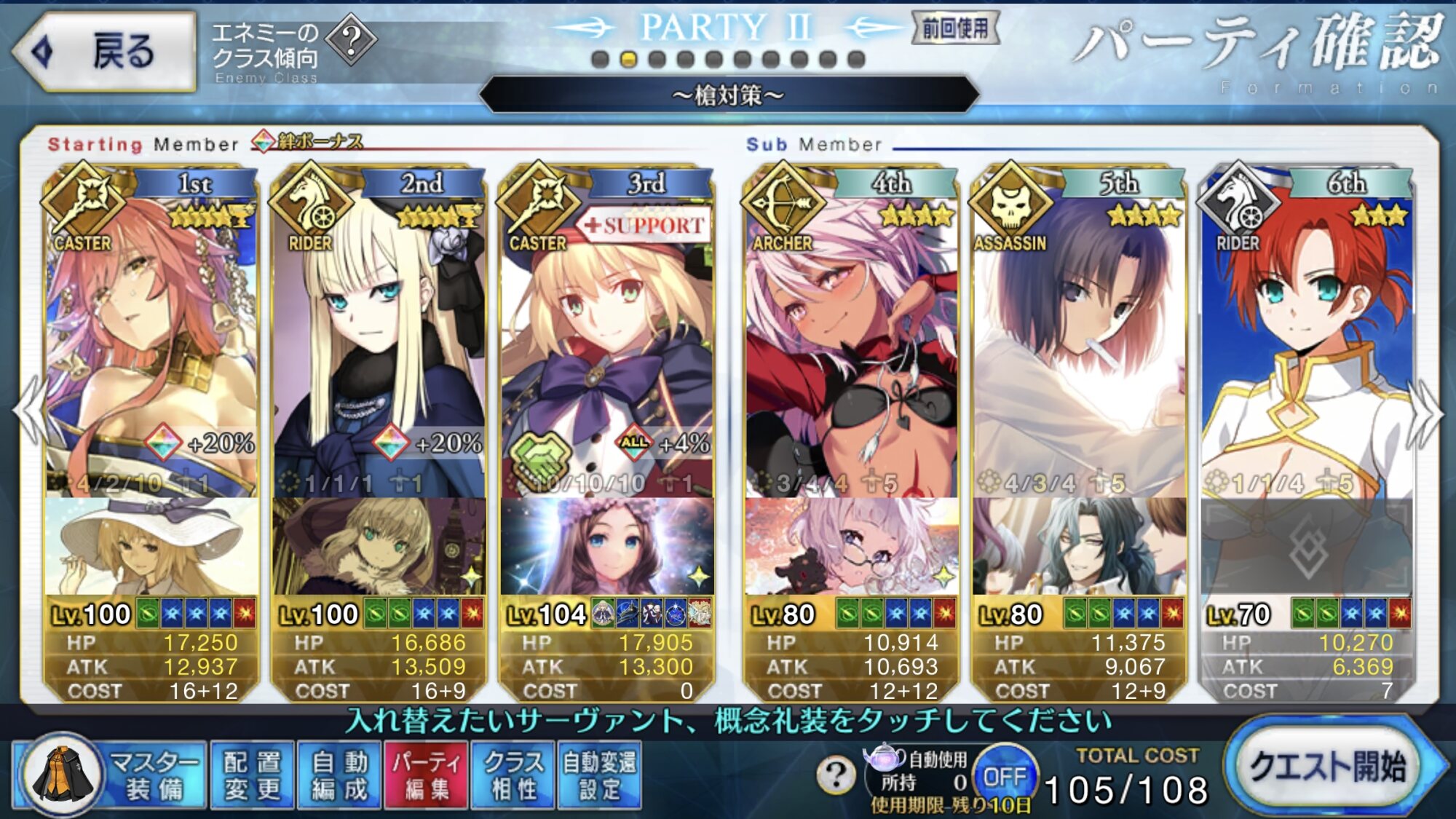Open 配置変更 formation change
Viewport: 1456px width, 819px height.
click(252, 775)
